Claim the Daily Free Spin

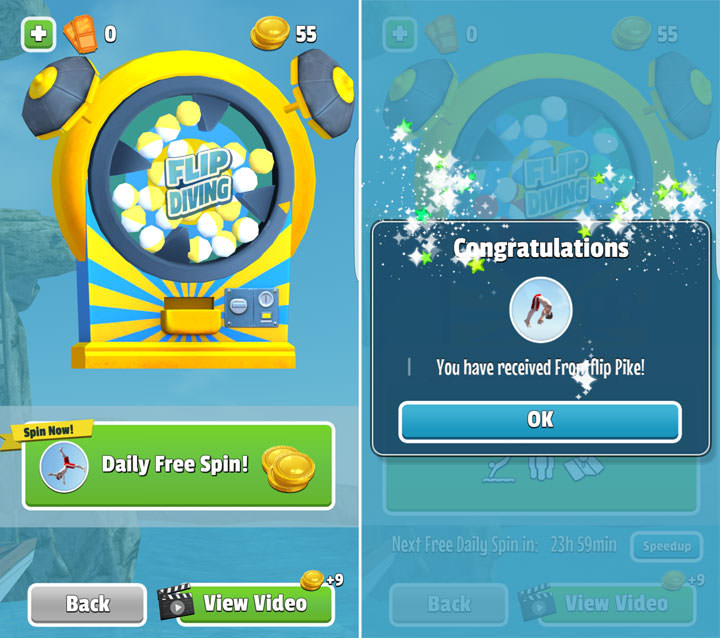(x=178, y=466)
